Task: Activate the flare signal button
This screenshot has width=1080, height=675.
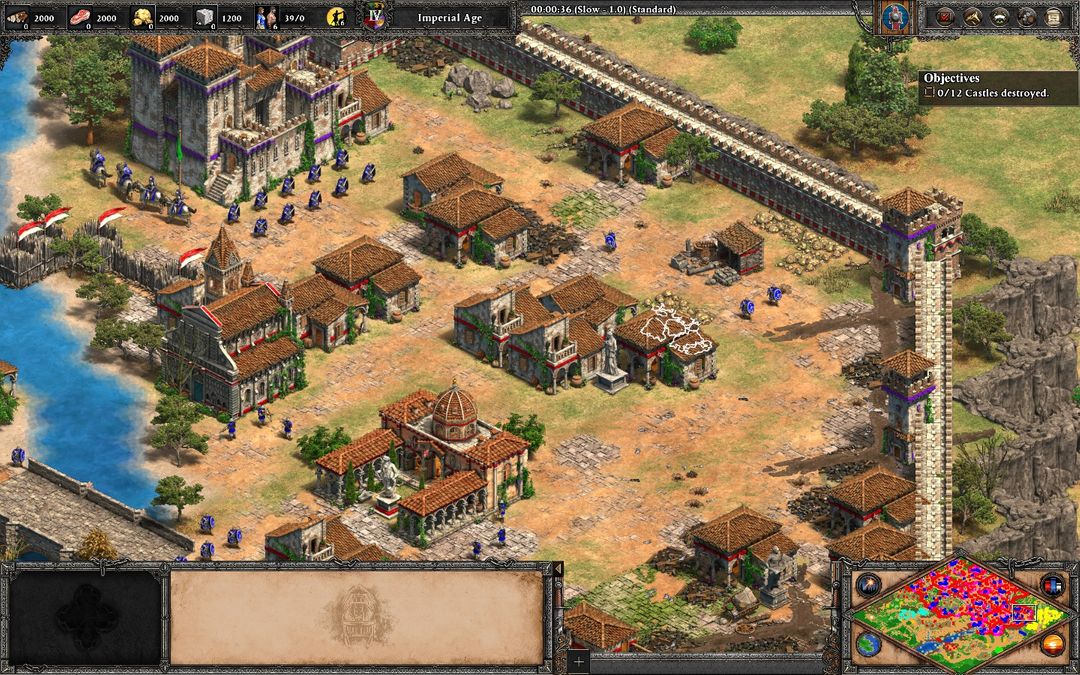Action: point(867,585)
